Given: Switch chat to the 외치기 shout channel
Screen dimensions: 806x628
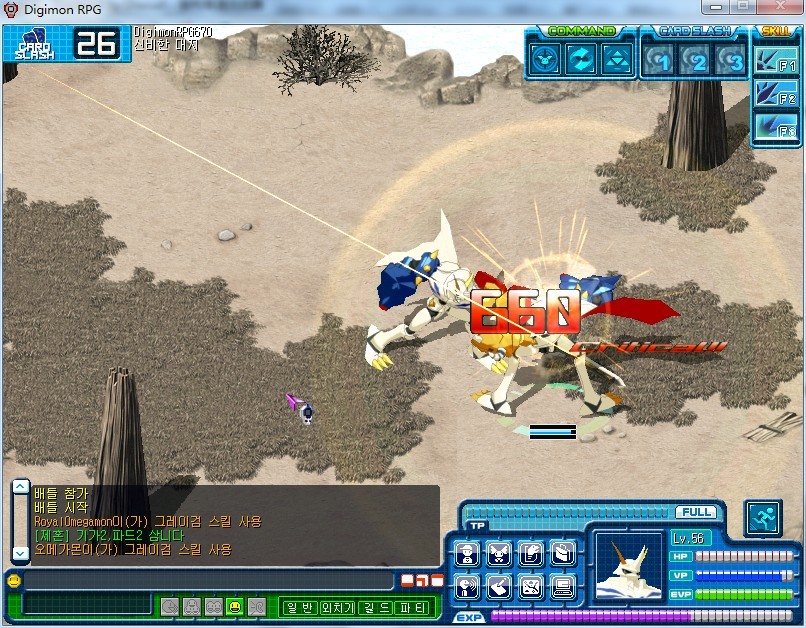Looking at the screenshot, I should coord(335,606).
